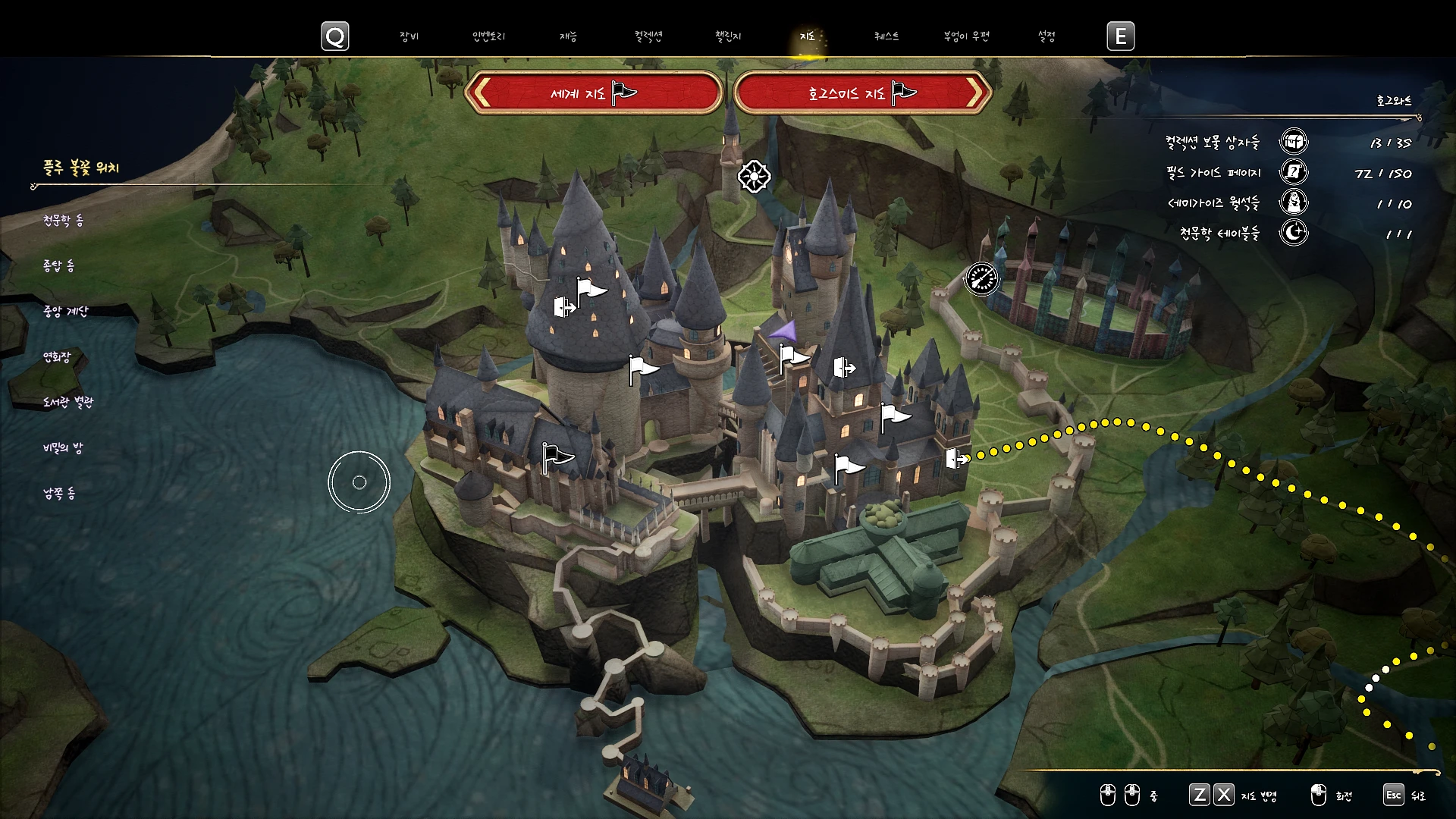Switch to the 퀘스트 quests tab
The height and width of the screenshot is (819, 1456).
click(886, 36)
